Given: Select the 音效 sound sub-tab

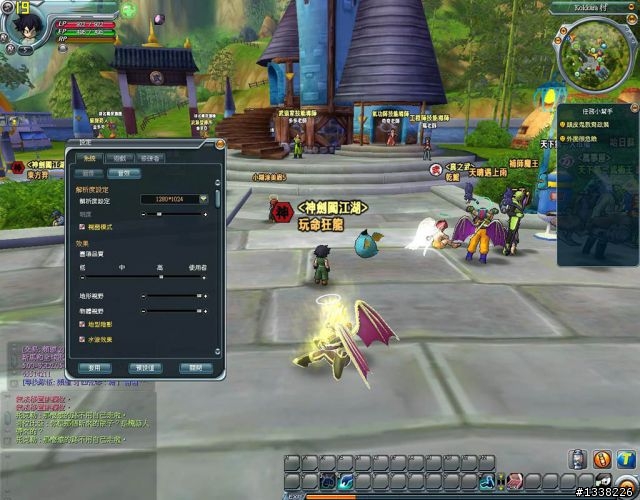Looking at the screenshot, I should tap(124, 173).
